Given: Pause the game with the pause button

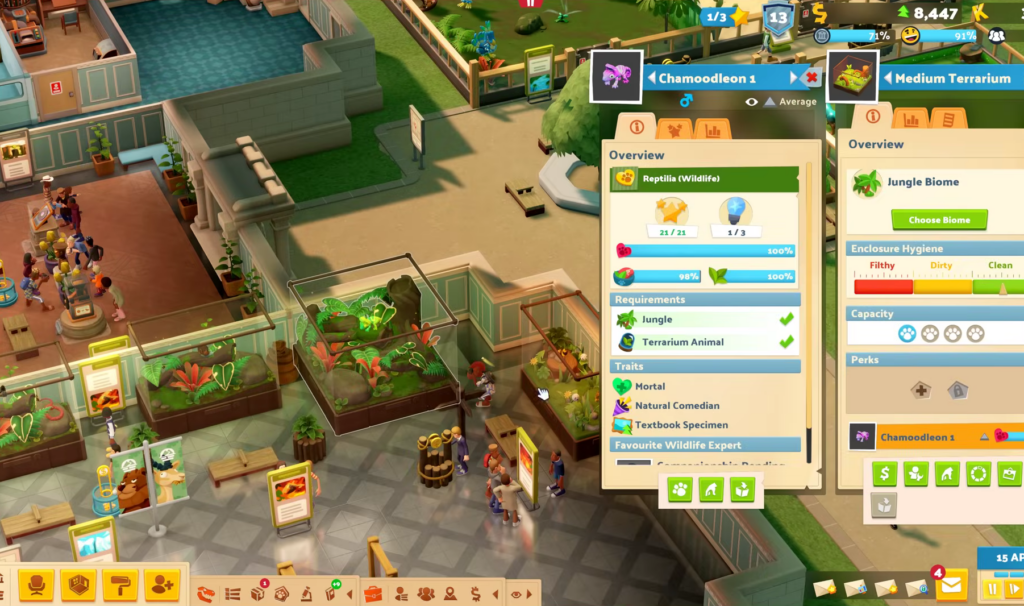Looking at the screenshot, I should (x=992, y=588).
